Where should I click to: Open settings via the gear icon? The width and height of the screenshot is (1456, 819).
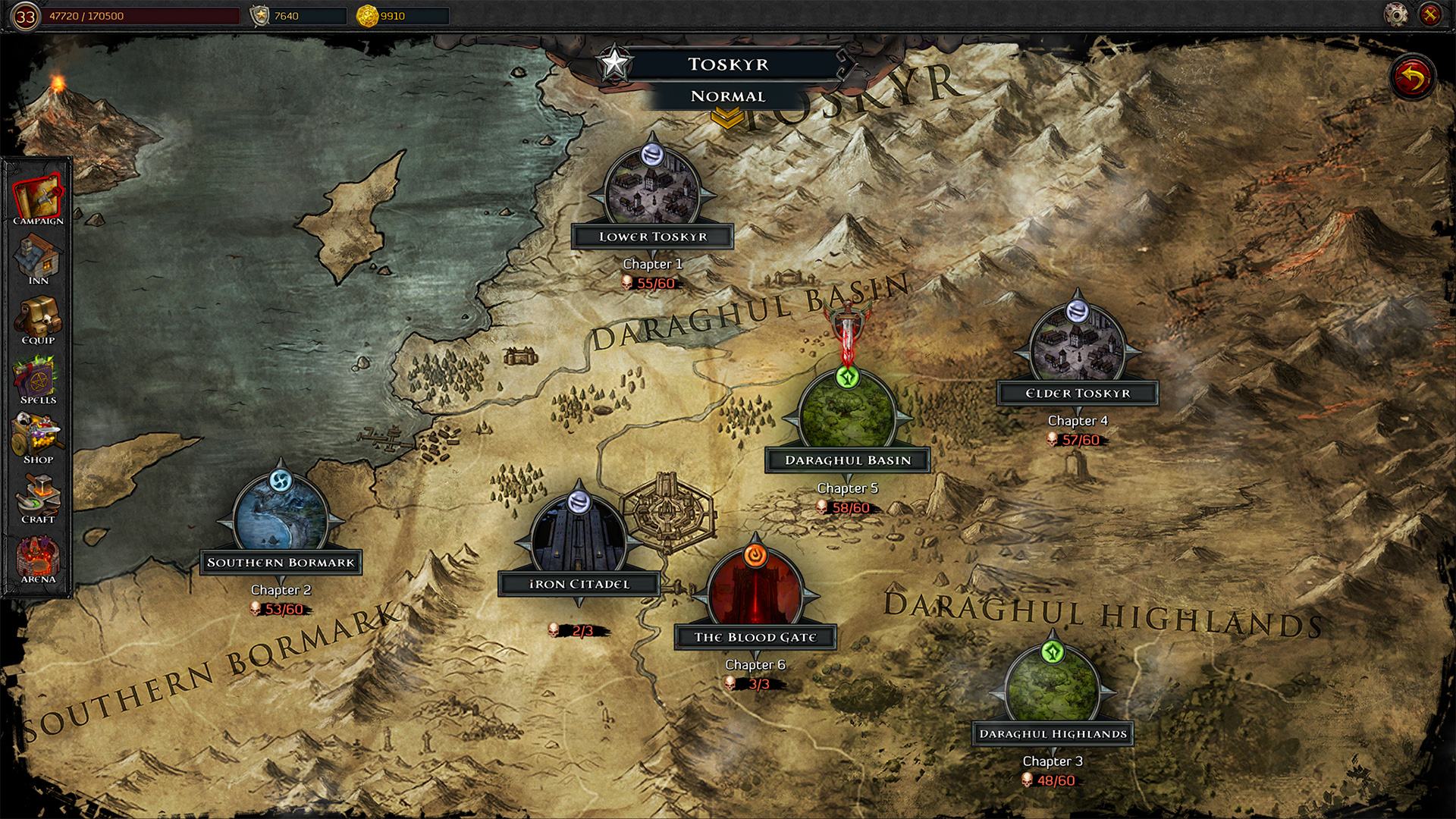click(x=1396, y=14)
